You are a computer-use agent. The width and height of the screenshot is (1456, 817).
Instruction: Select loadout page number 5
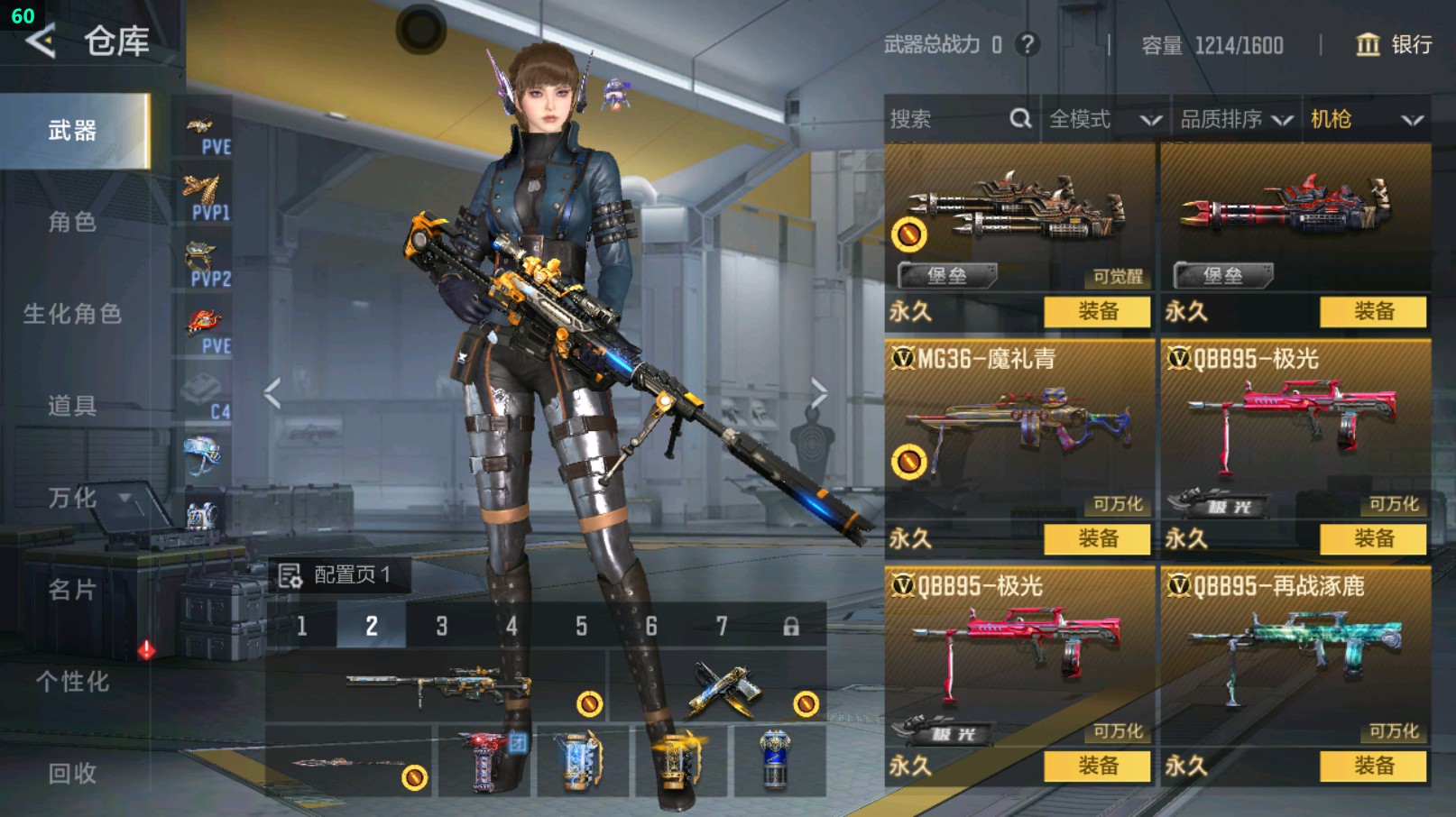click(x=582, y=626)
